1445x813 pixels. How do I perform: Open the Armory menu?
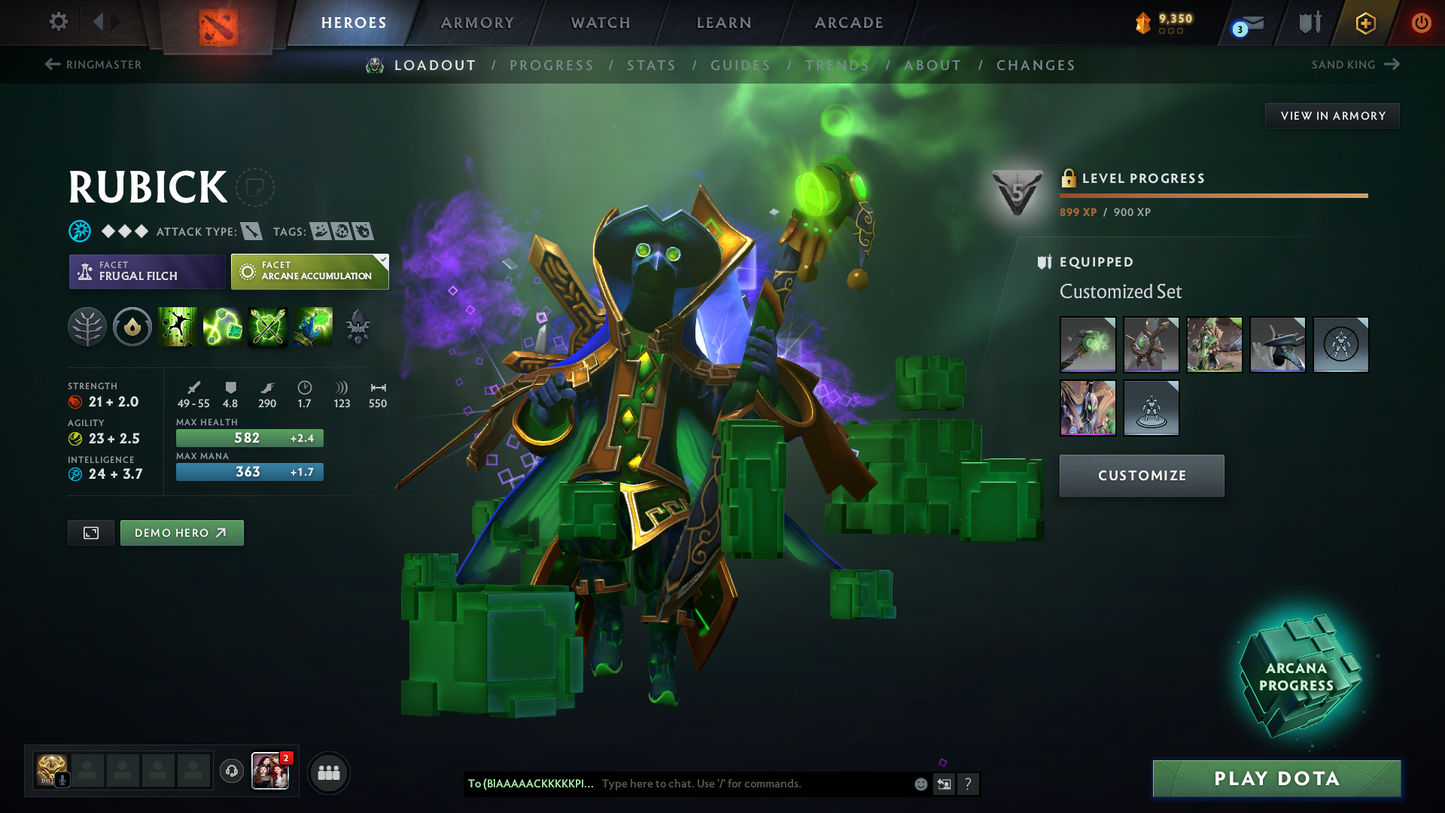[477, 22]
